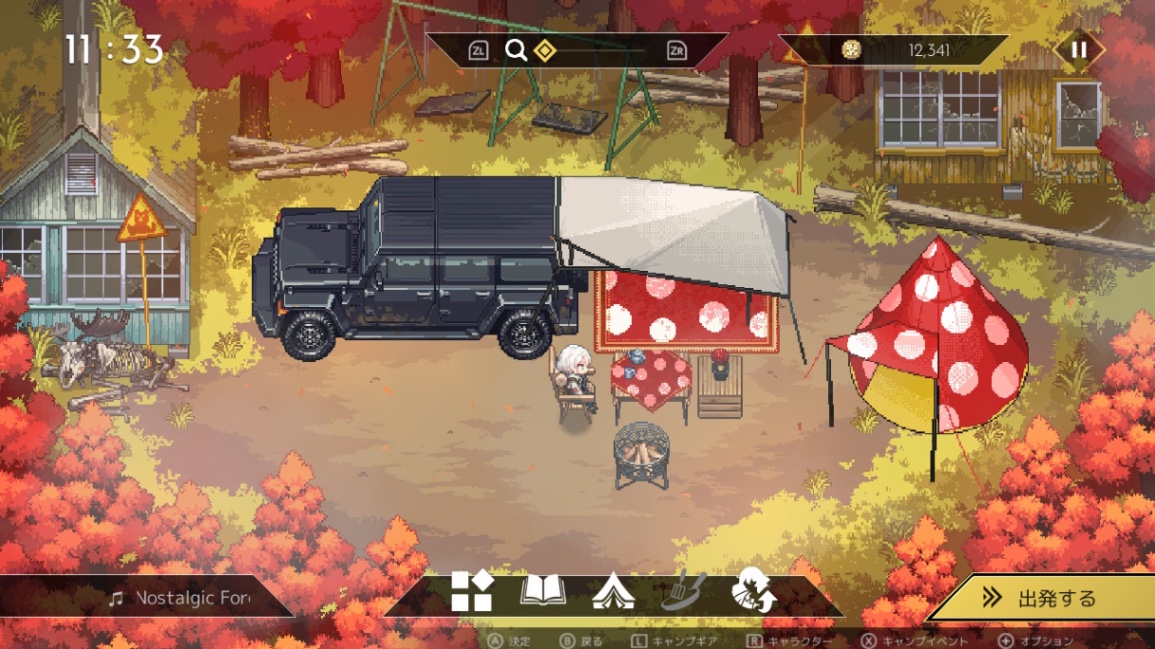The width and height of the screenshot is (1155, 649).
Task: Open the open-book journal icon
Action: (x=543, y=592)
